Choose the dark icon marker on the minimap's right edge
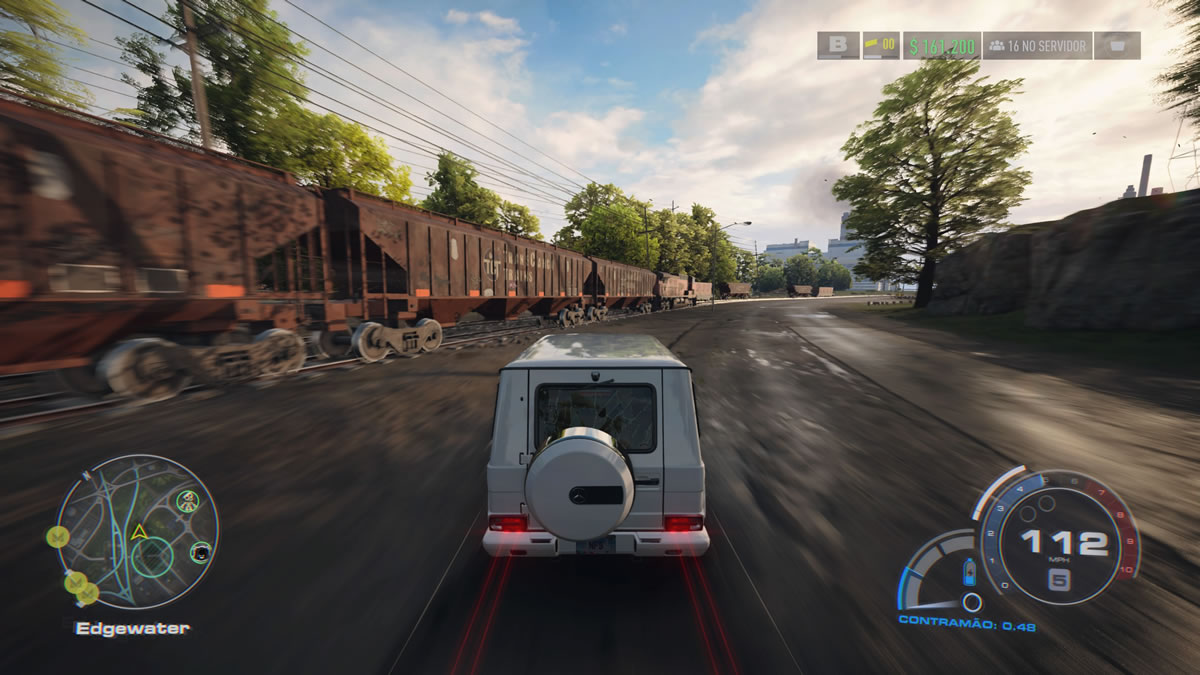The image size is (1200, 675). tap(200, 551)
